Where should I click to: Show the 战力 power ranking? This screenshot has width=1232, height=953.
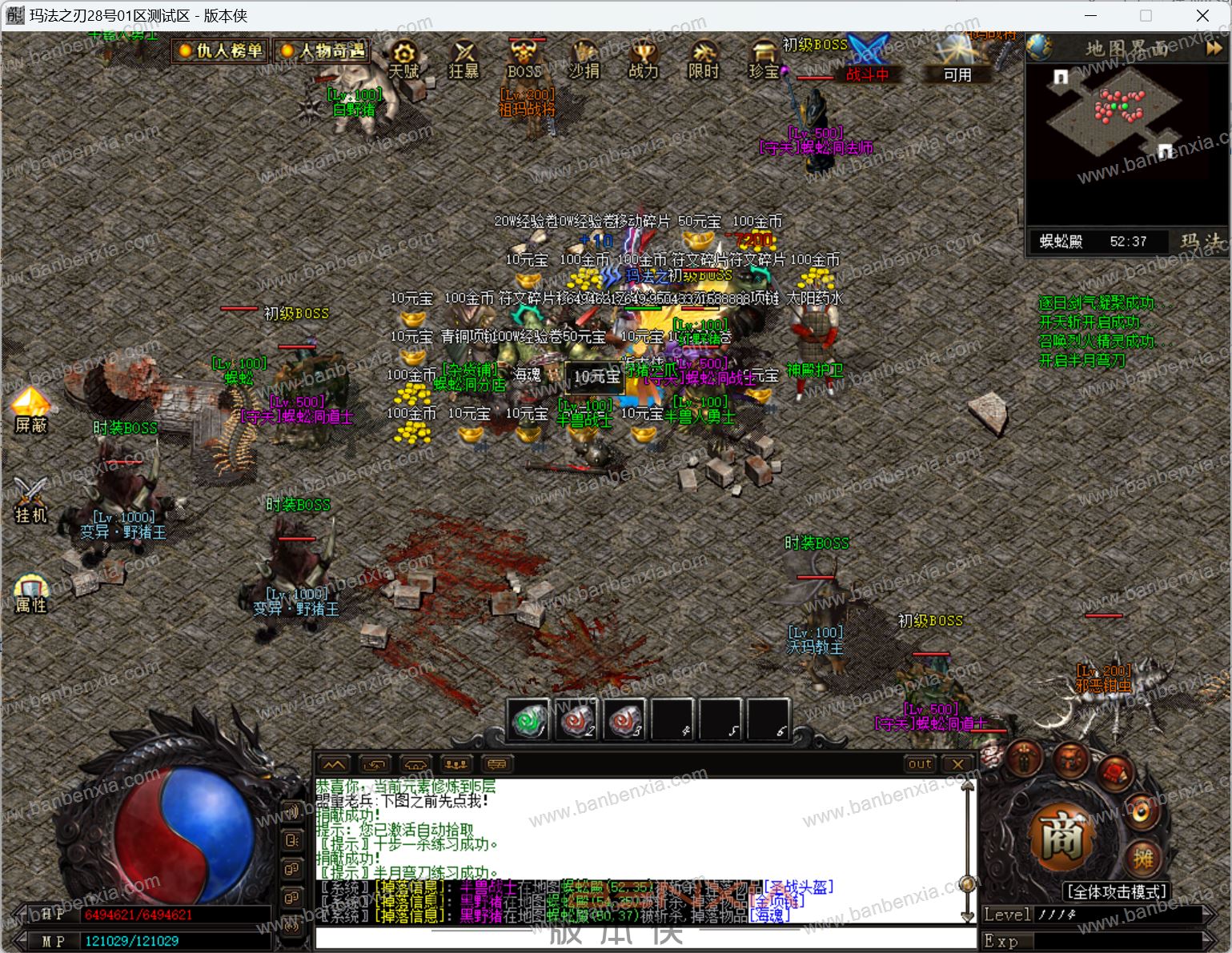[x=644, y=59]
